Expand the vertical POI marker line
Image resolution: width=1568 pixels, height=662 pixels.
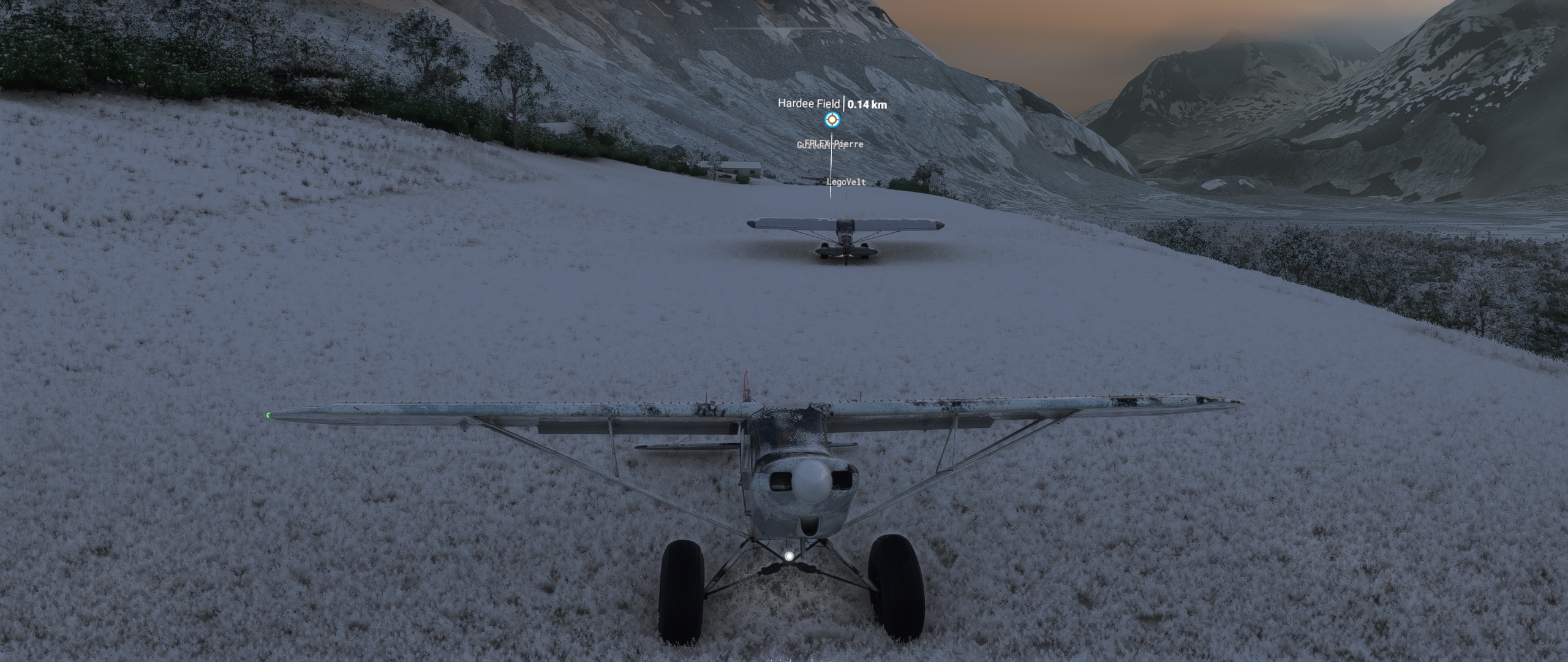click(x=831, y=165)
